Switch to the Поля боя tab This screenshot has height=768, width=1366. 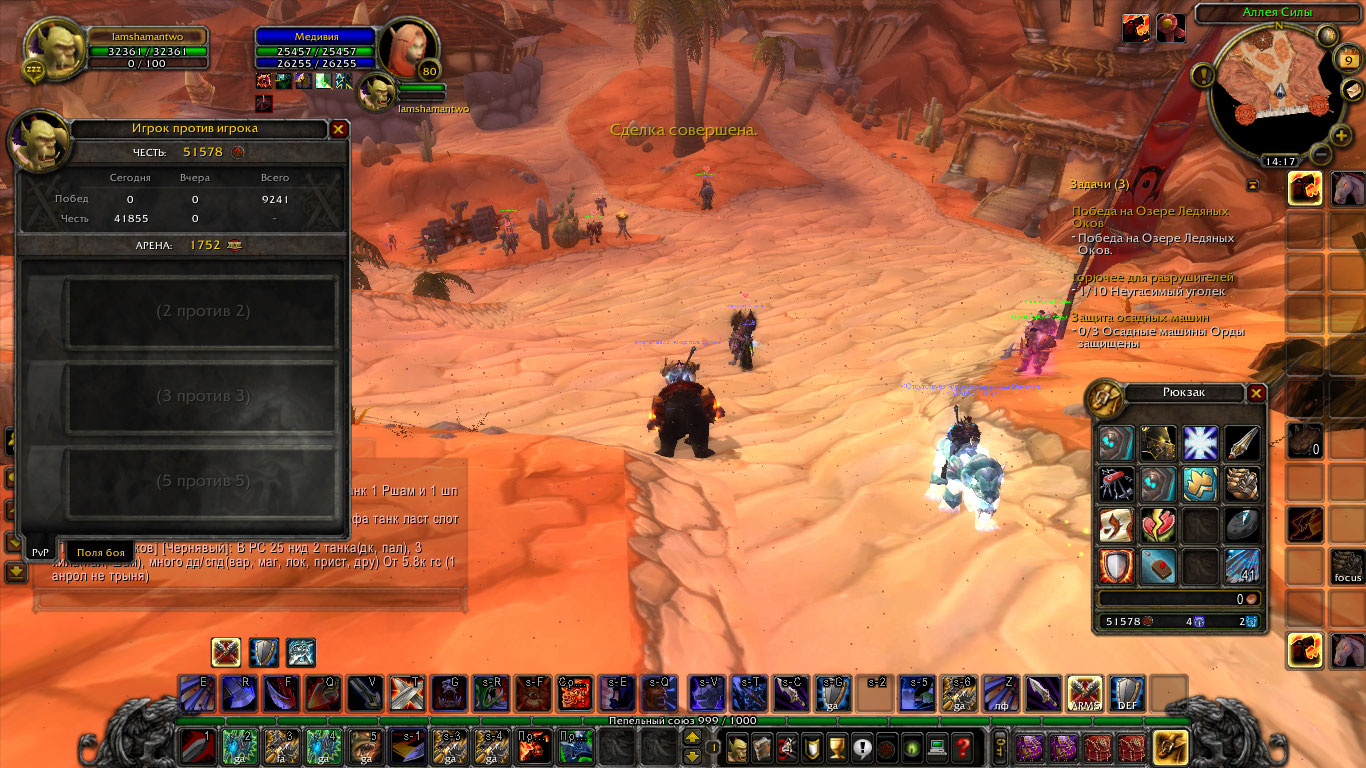(x=101, y=552)
